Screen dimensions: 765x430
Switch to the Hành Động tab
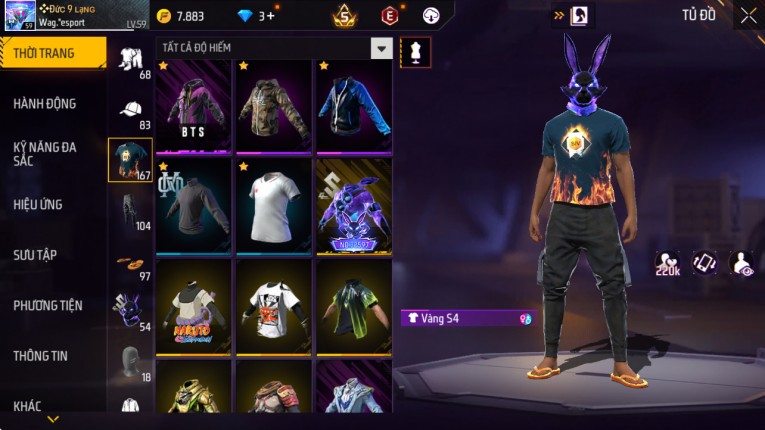click(46, 104)
